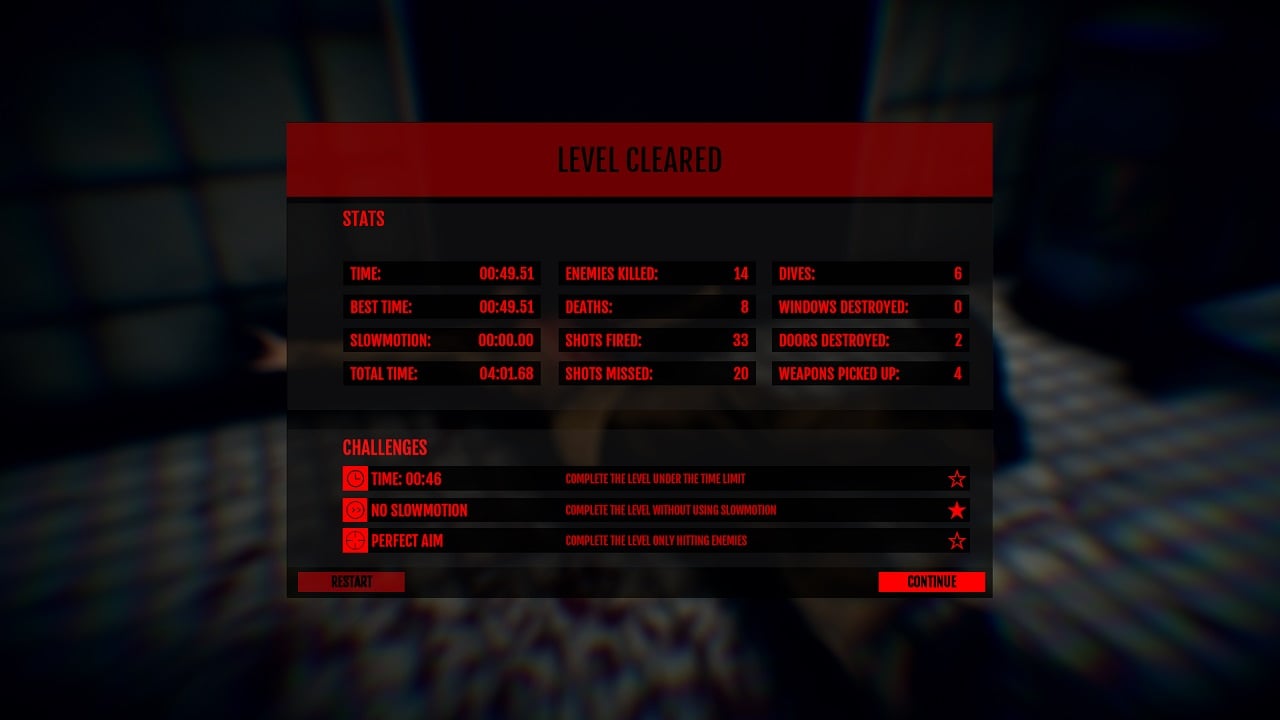Image resolution: width=1280 pixels, height=720 pixels.
Task: Select the No Slowmotion challenge row
Action: pos(655,510)
